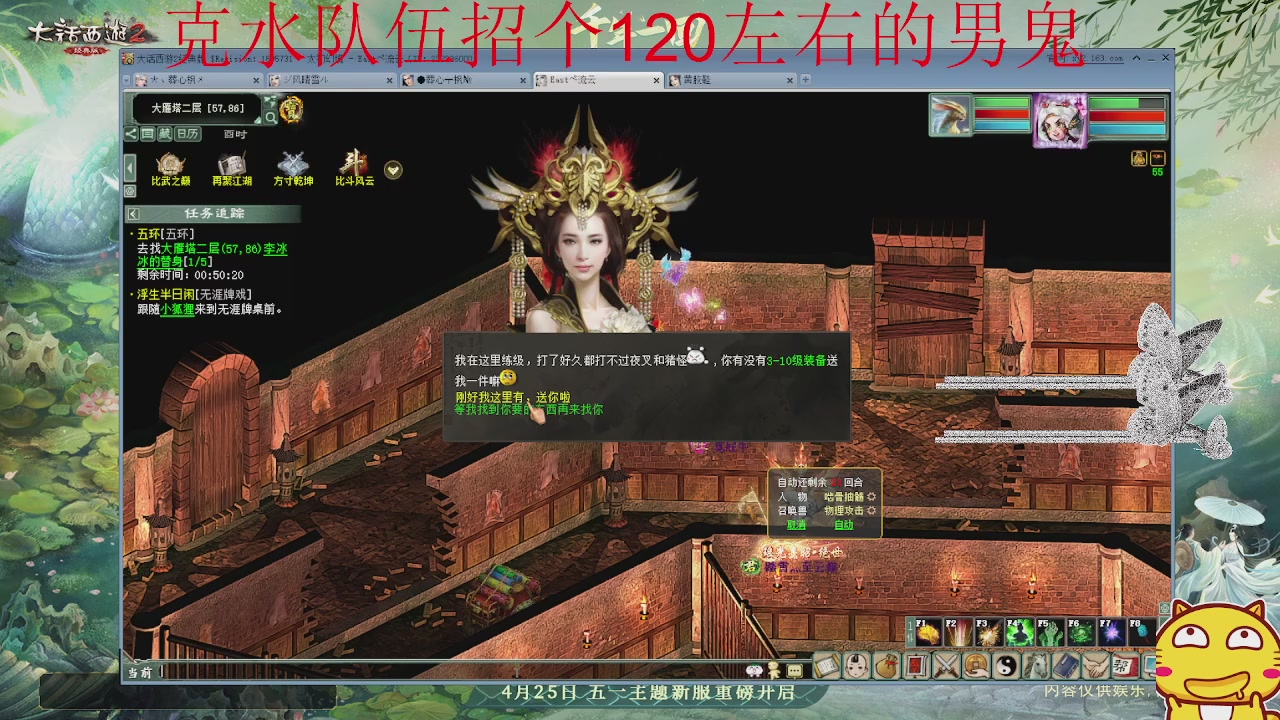Click the handshake friend icon on the toolbar
The height and width of the screenshot is (720, 1280).
point(1095,667)
